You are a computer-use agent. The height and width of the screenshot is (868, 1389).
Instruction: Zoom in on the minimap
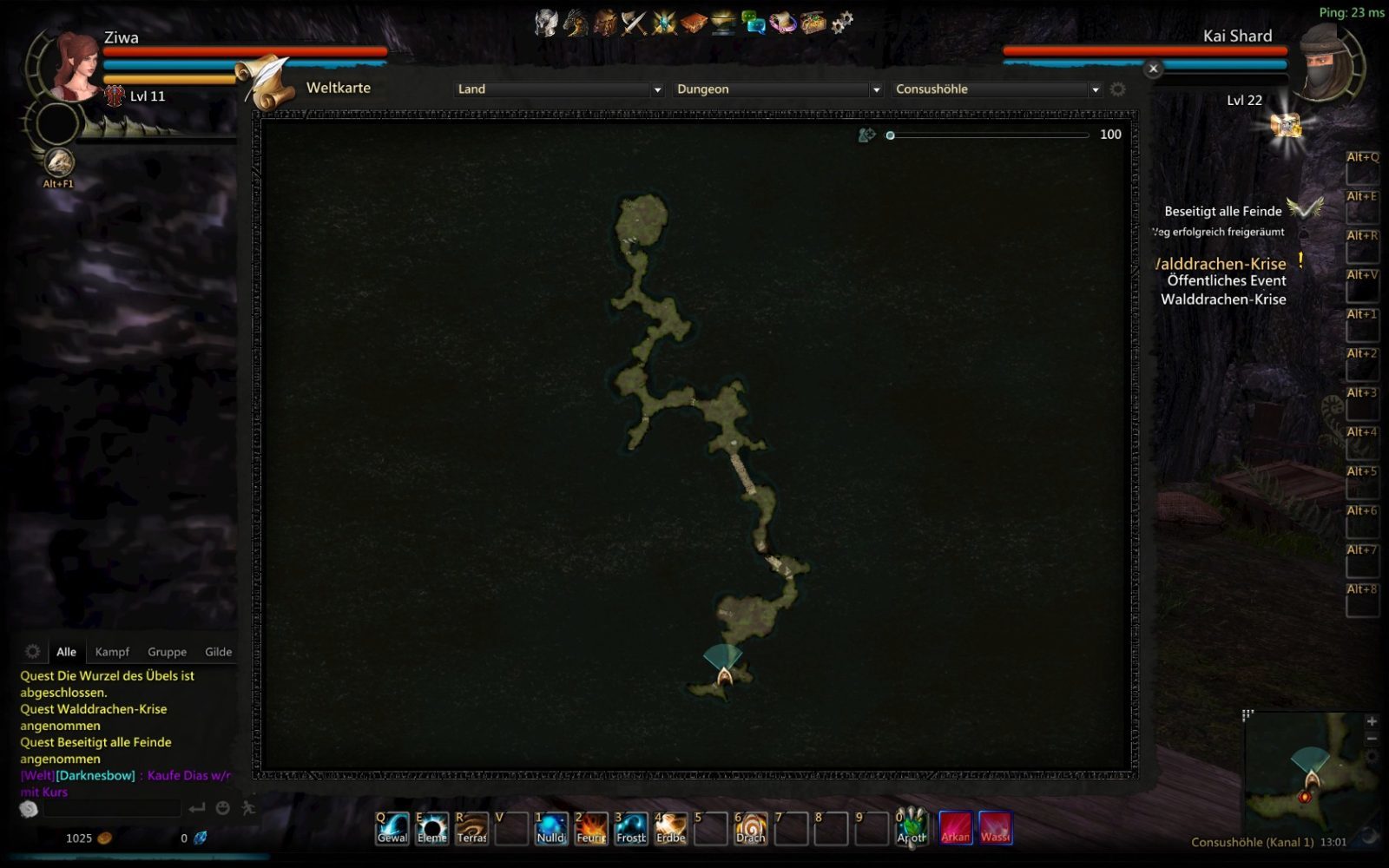[1372, 721]
